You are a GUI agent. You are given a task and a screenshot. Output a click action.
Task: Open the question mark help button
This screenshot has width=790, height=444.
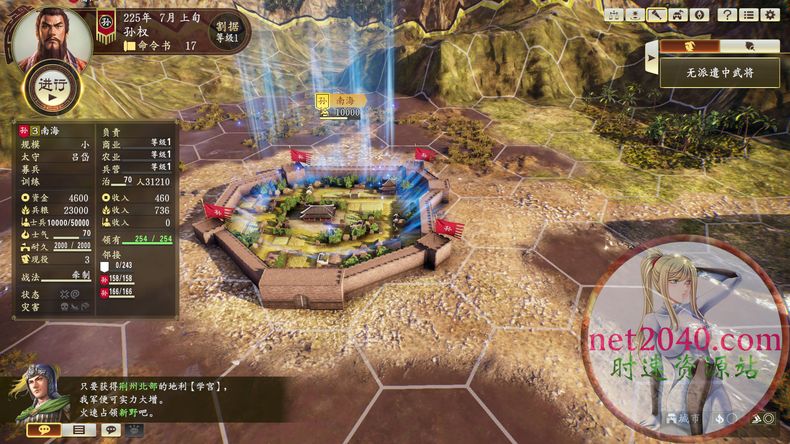point(727,15)
